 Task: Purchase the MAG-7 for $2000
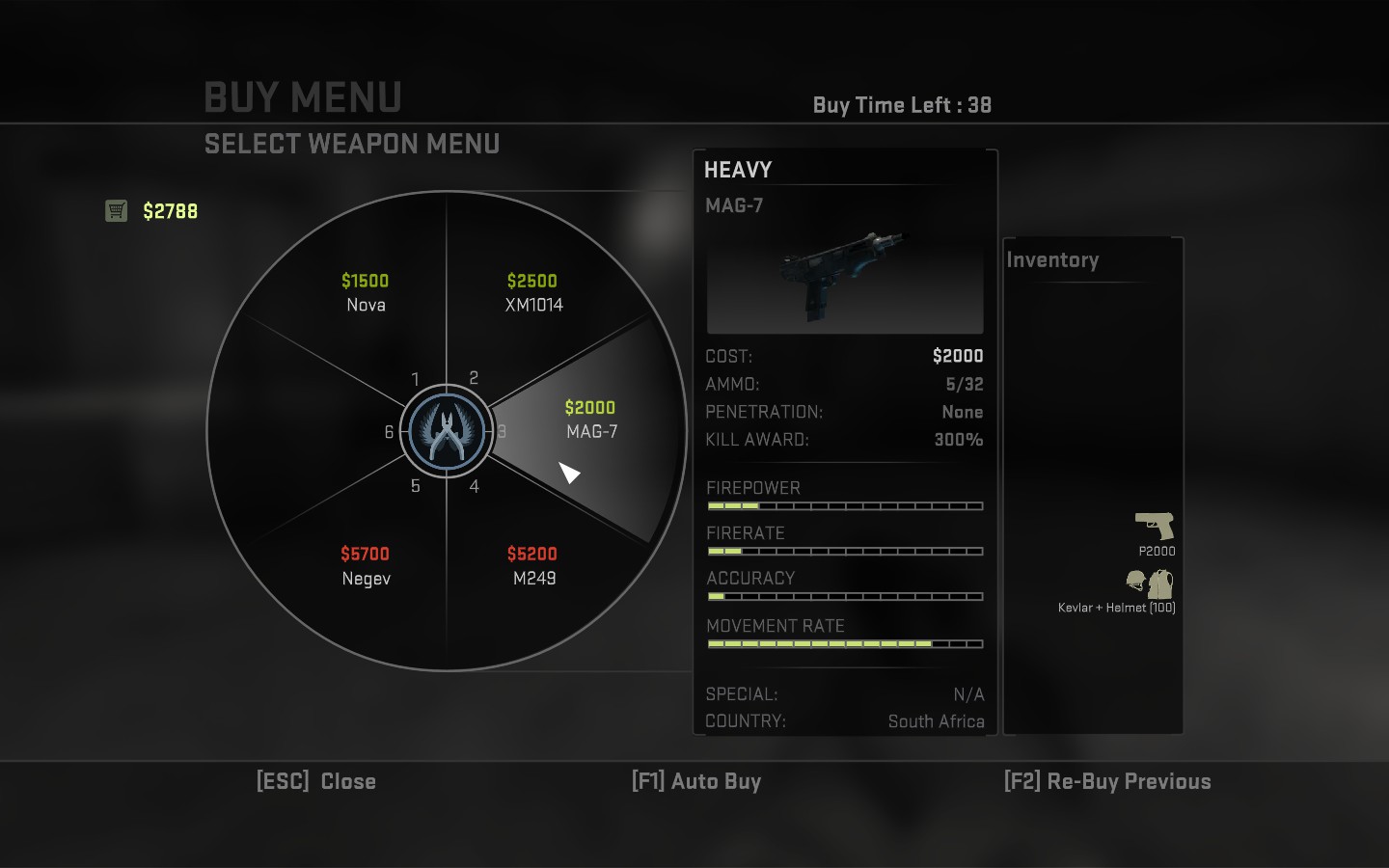pos(590,420)
